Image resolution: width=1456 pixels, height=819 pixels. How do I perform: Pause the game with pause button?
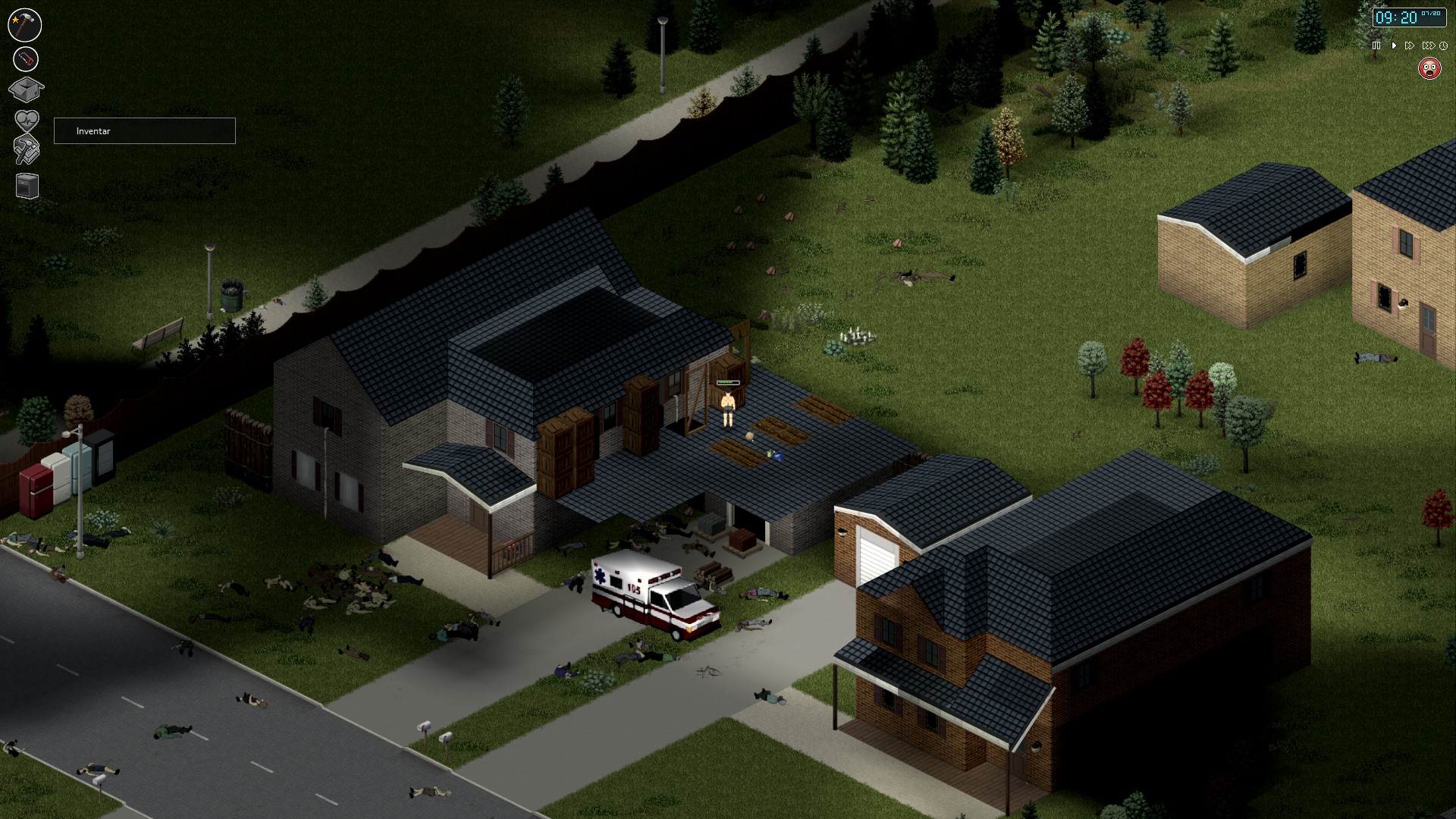1376,45
